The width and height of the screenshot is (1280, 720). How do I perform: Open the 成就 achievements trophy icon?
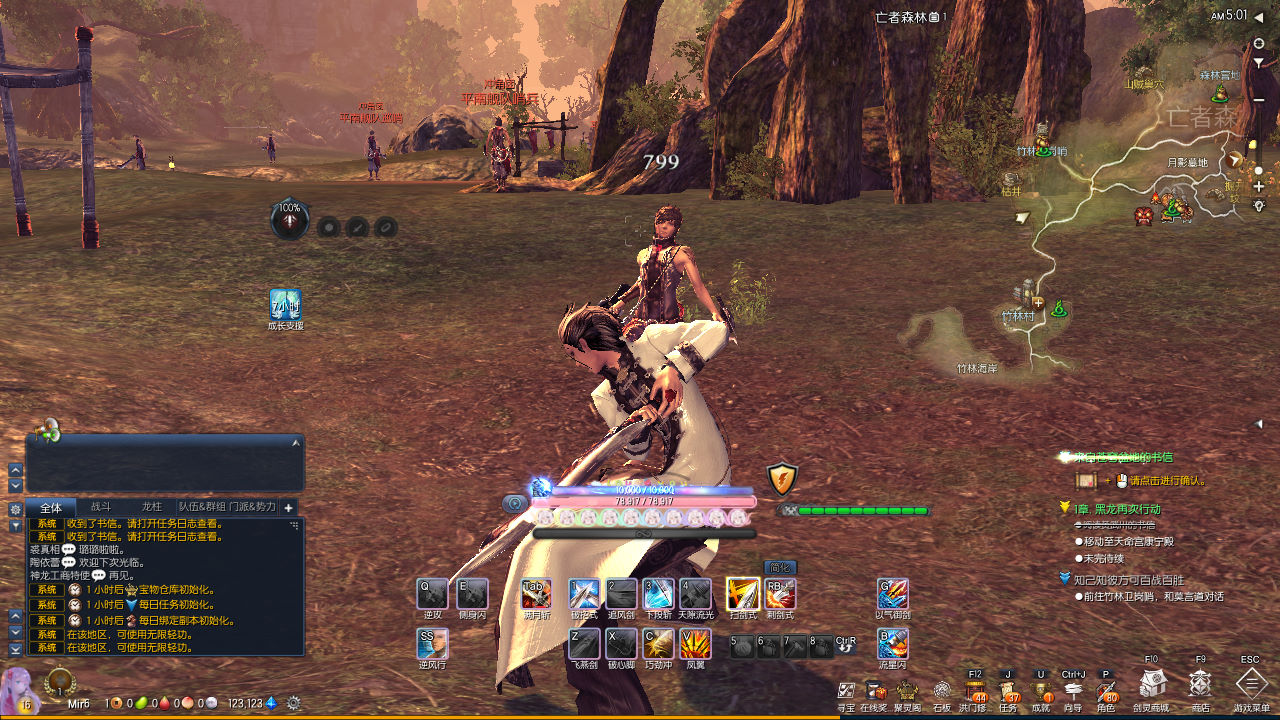(x=1041, y=691)
